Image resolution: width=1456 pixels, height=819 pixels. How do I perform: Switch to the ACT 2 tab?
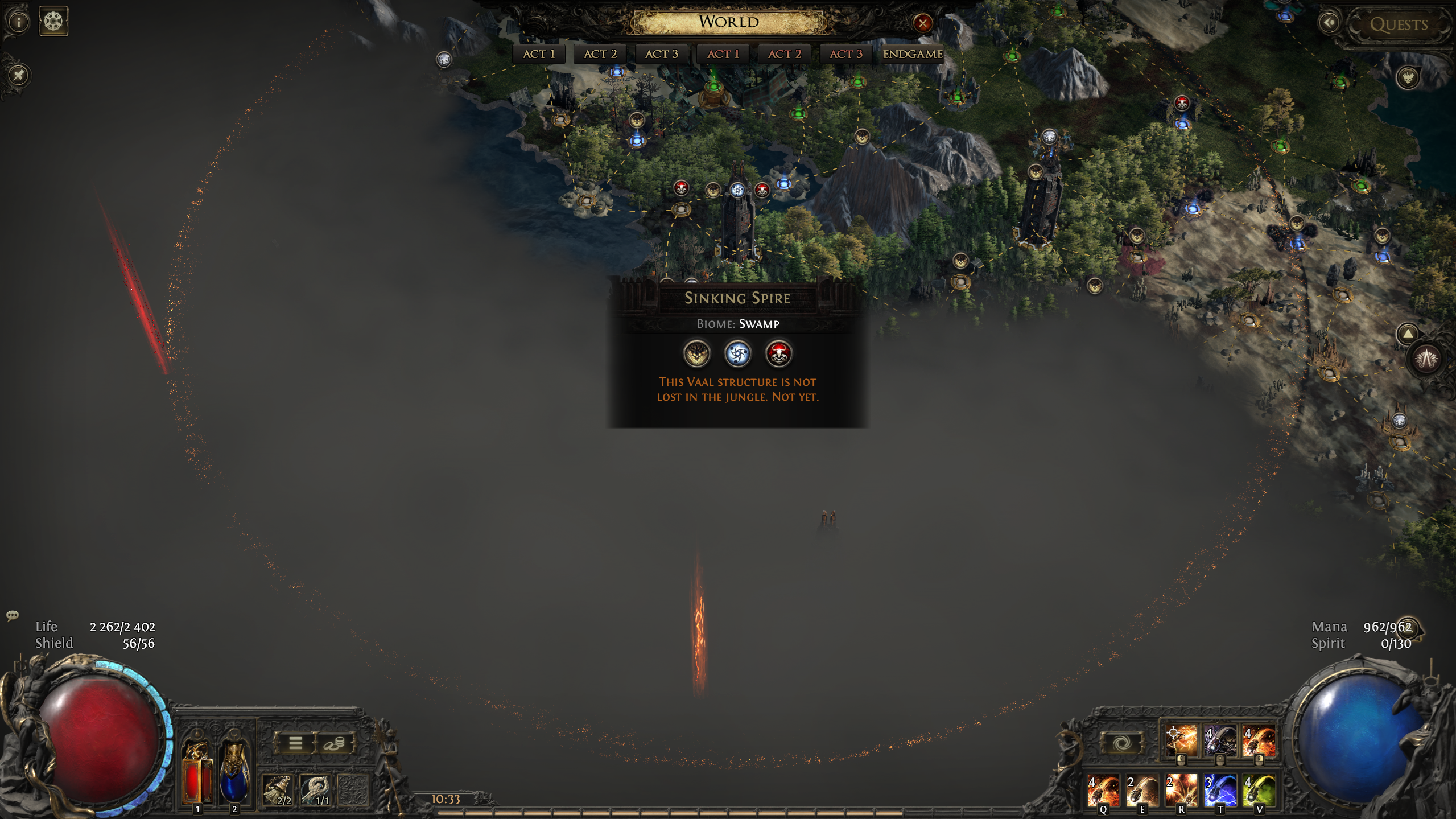coord(599,53)
